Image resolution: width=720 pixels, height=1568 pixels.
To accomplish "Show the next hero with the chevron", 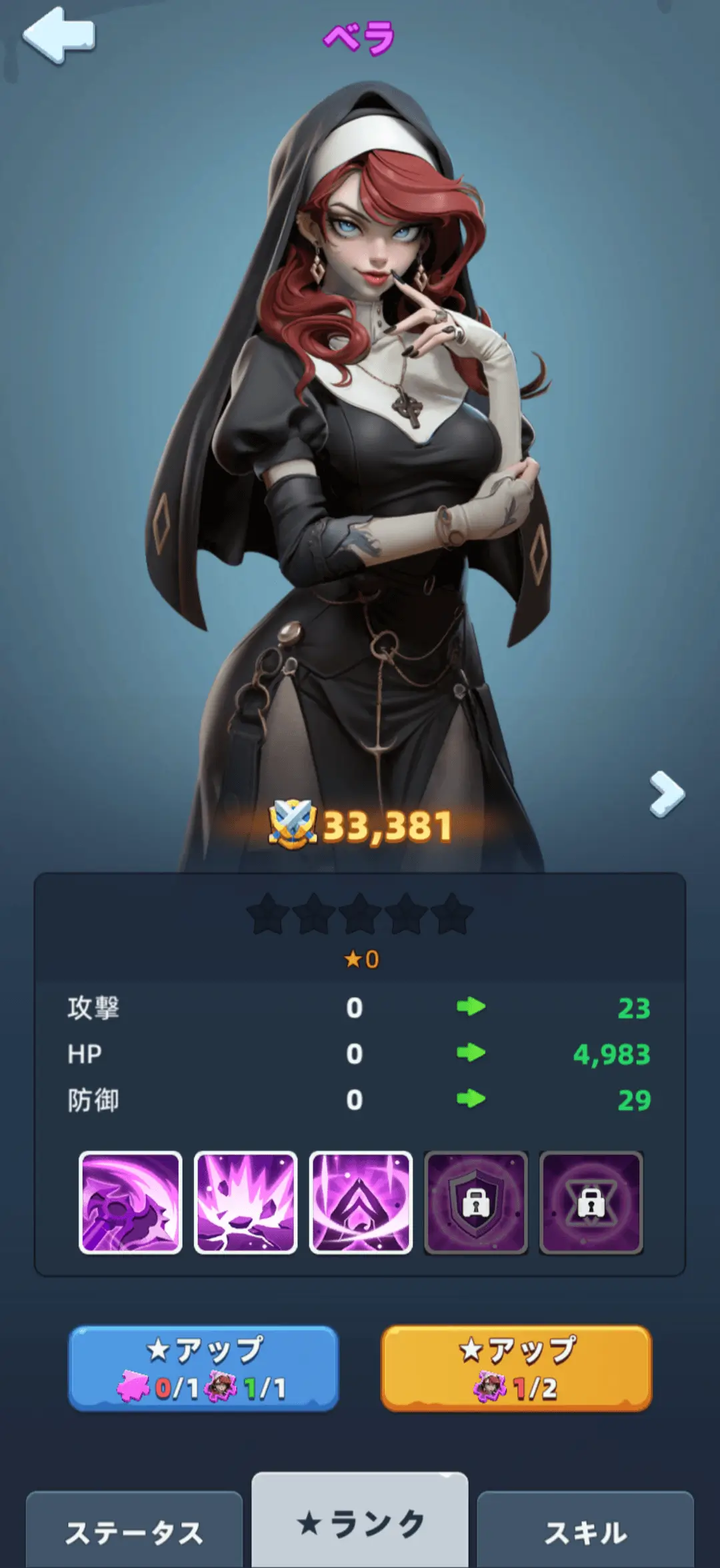I will tap(667, 794).
